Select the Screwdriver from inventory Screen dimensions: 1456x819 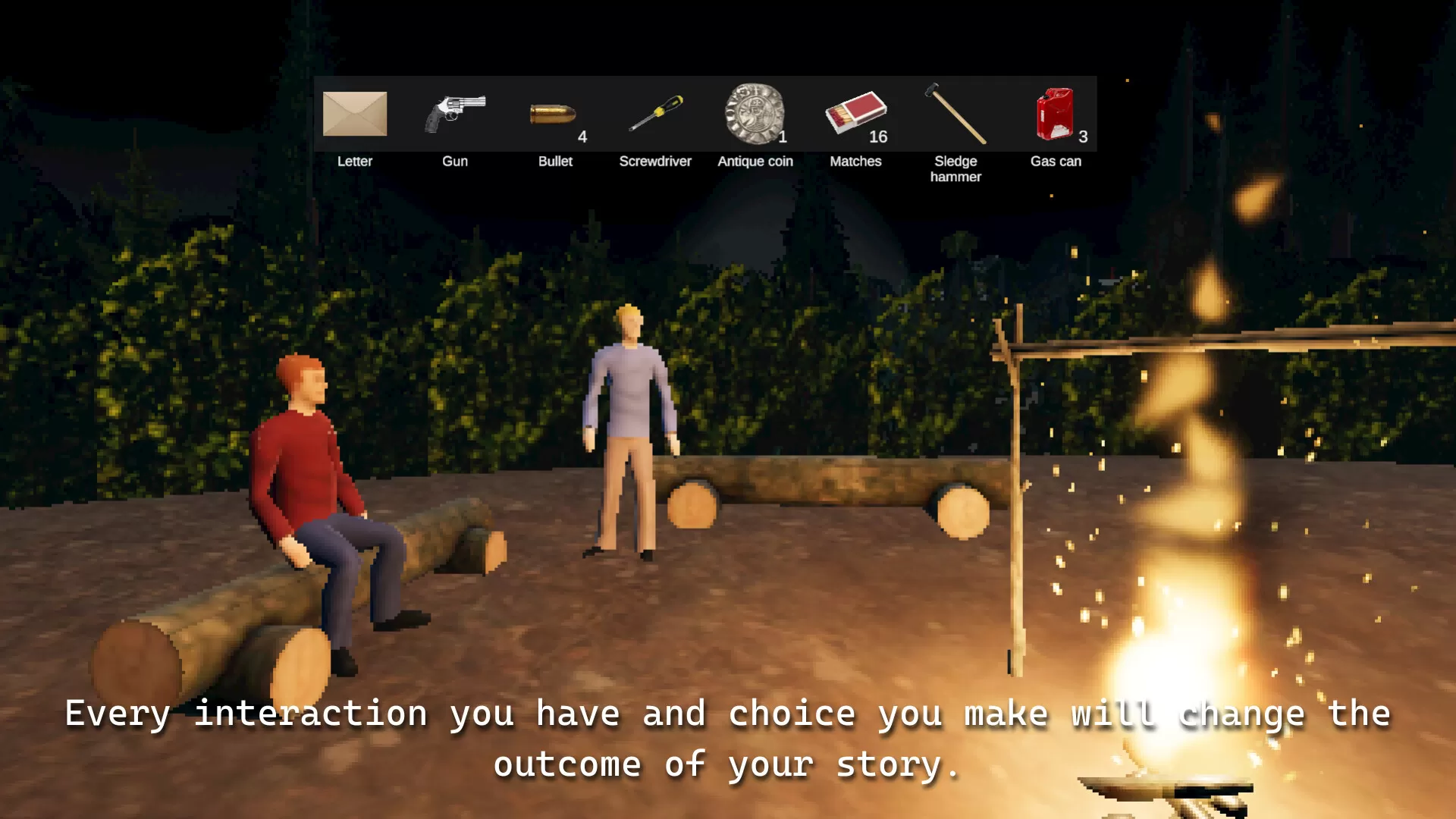[x=655, y=115]
